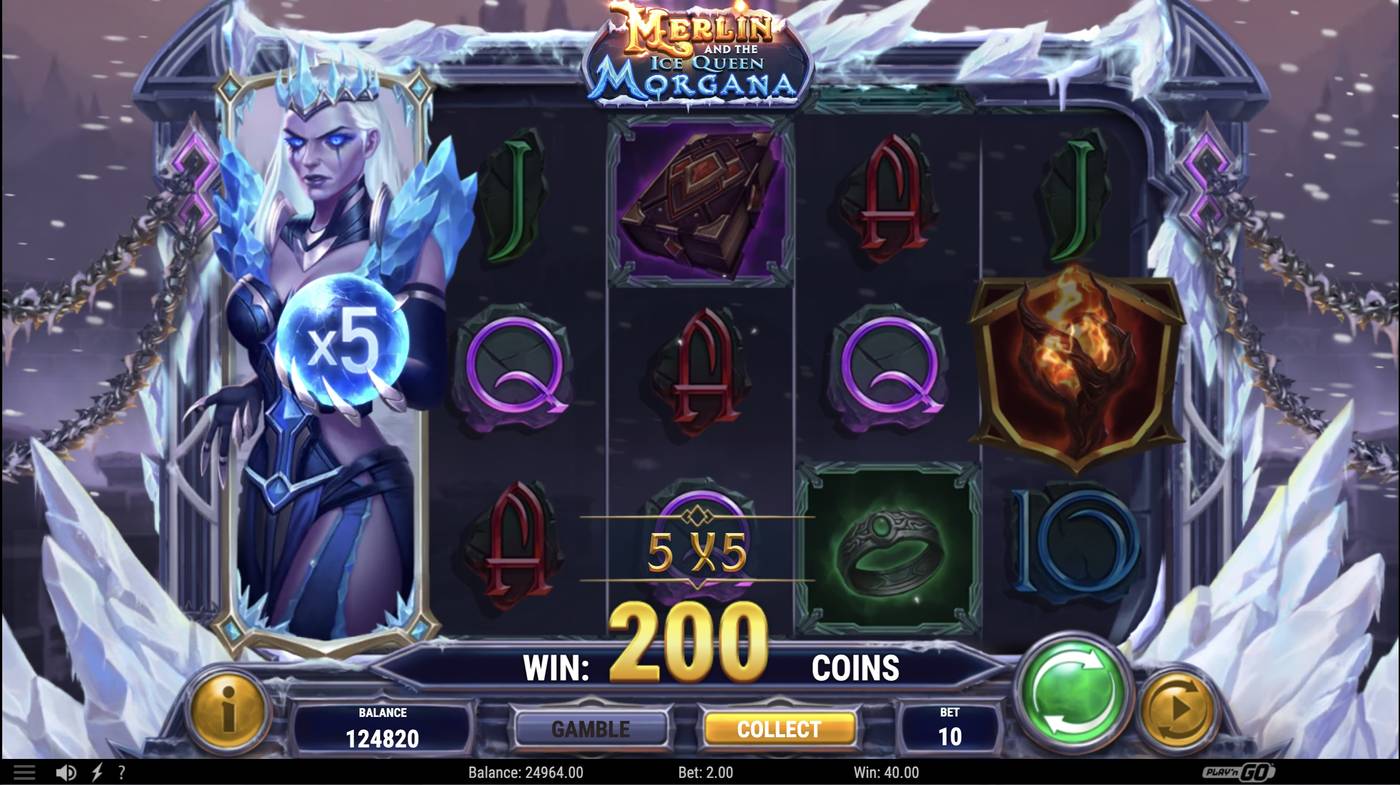
Task: Collect the 200 coin win
Action: pyautogui.click(x=779, y=728)
